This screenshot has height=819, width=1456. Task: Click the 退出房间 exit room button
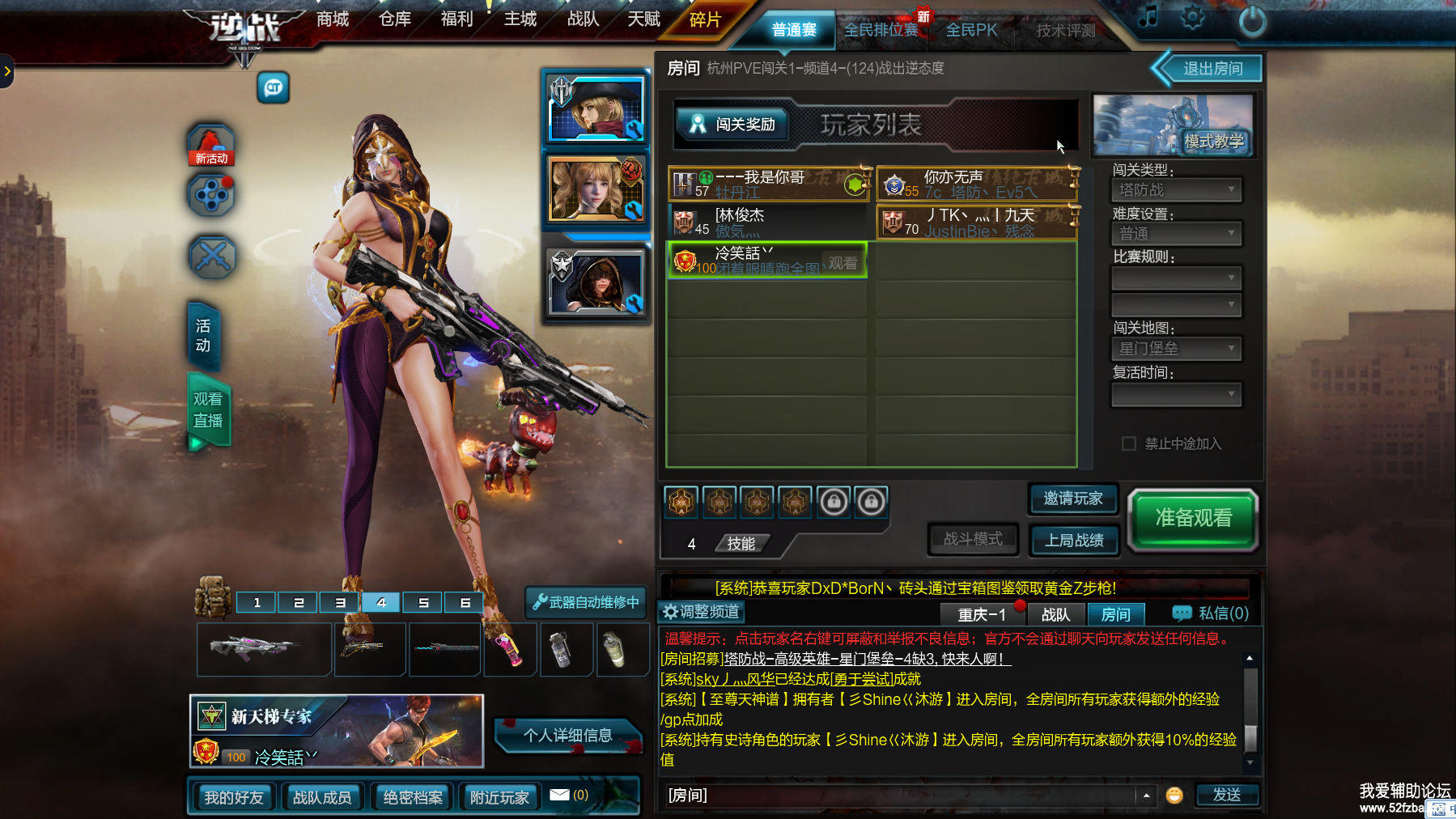coord(1212,69)
